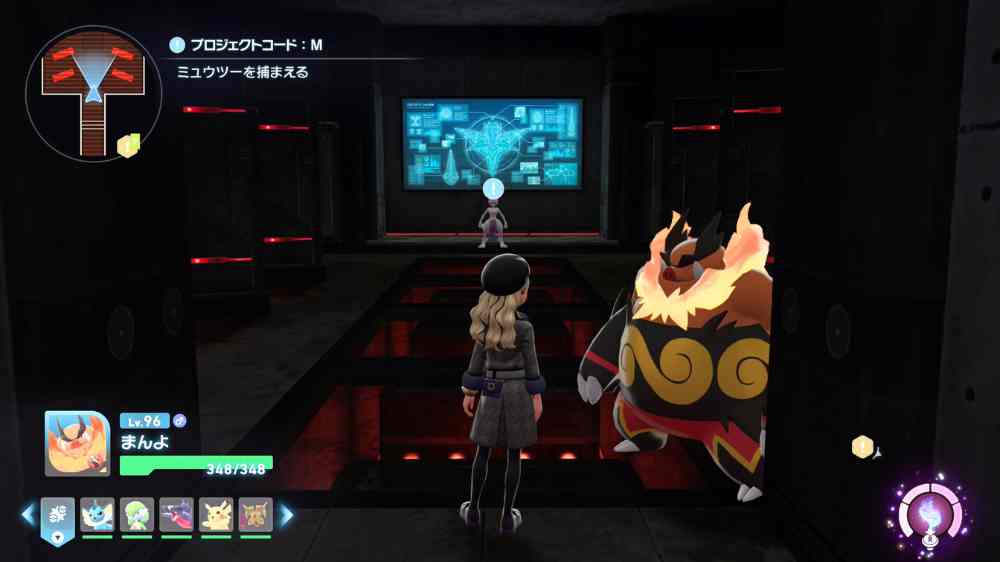Select Vaporeon in the party bar
The height and width of the screenshot is (562, 1000).
97,514
